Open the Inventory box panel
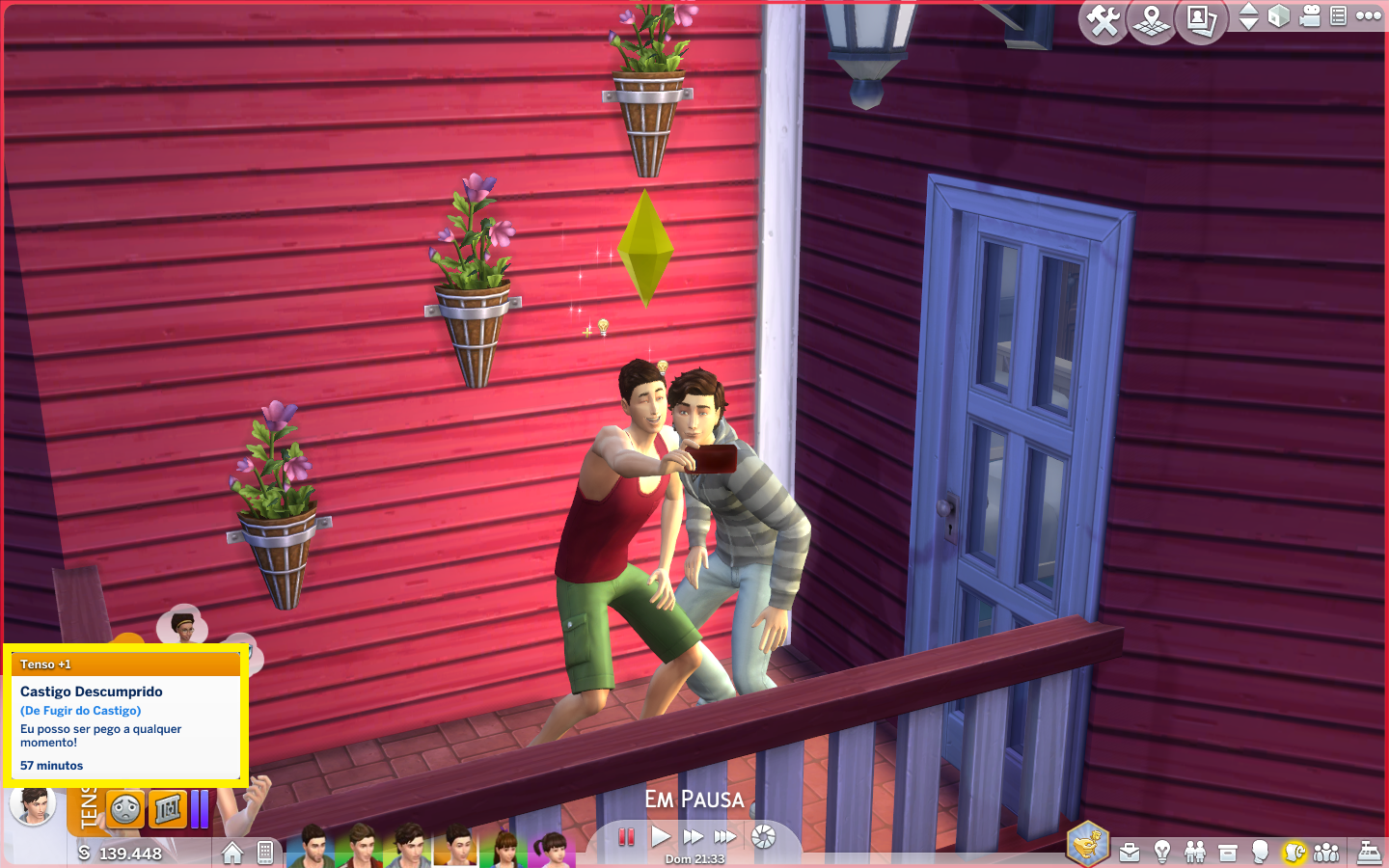This screenshot has width=1389, height=868. pos(1228,853)
